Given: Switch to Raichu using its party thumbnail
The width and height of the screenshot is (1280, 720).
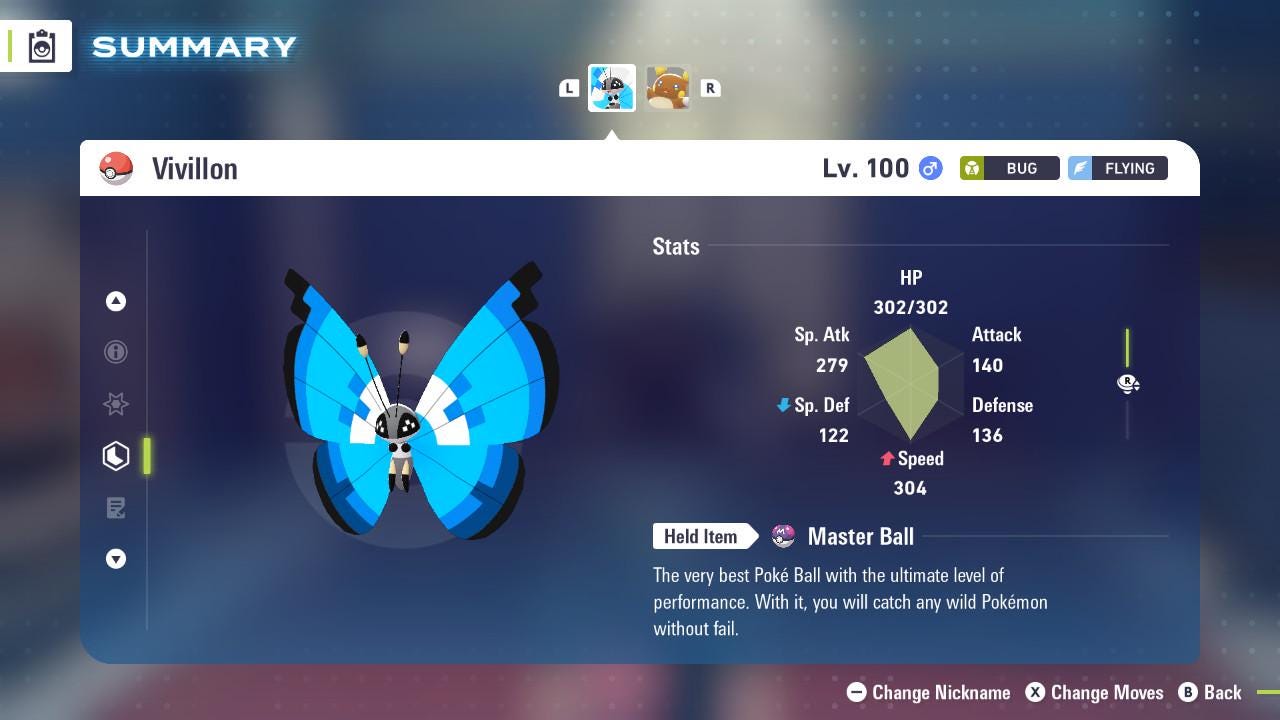Looking at the screenshot, I should point(668,87).
